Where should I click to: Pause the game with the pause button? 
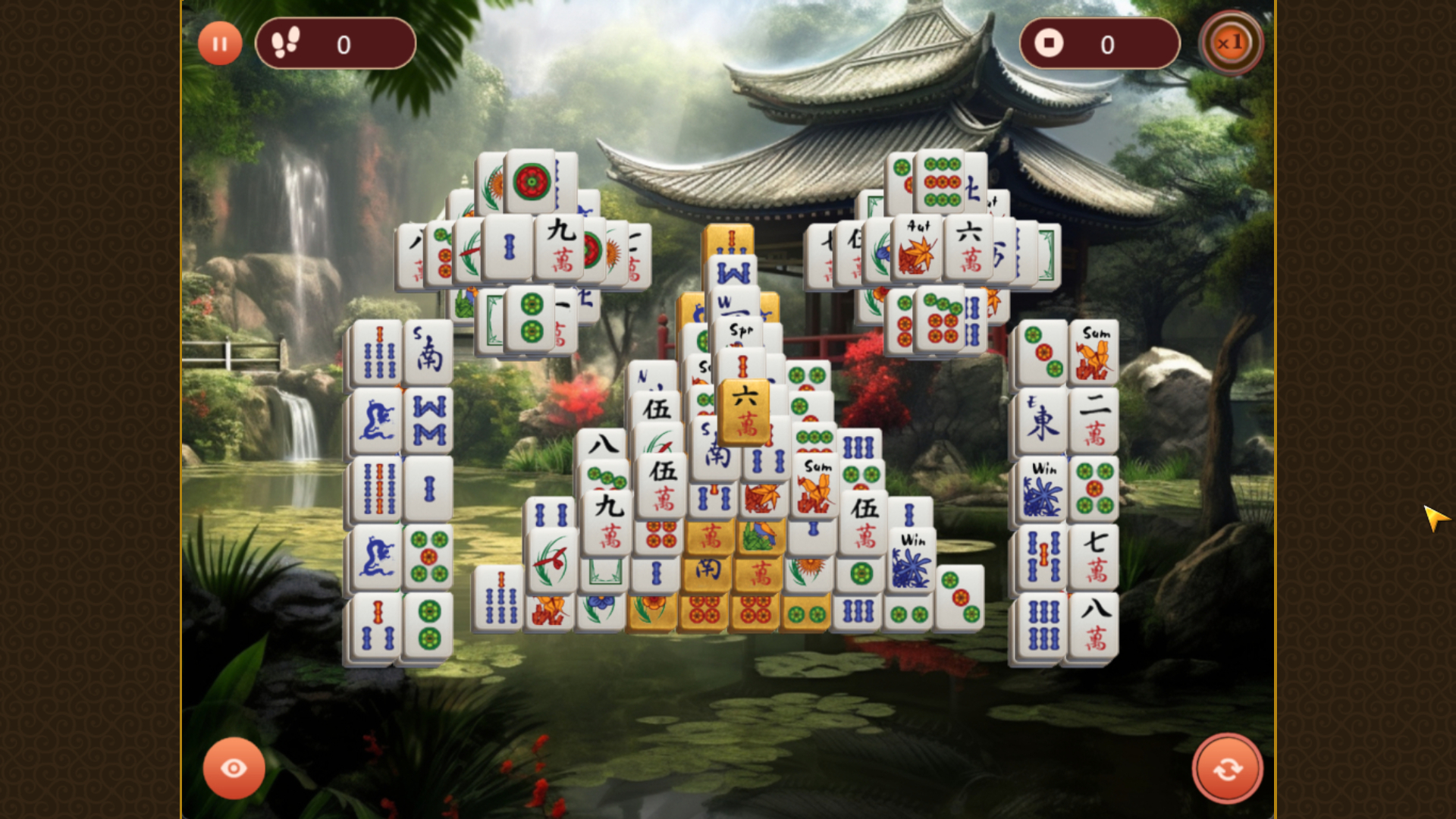coord(220,43)
